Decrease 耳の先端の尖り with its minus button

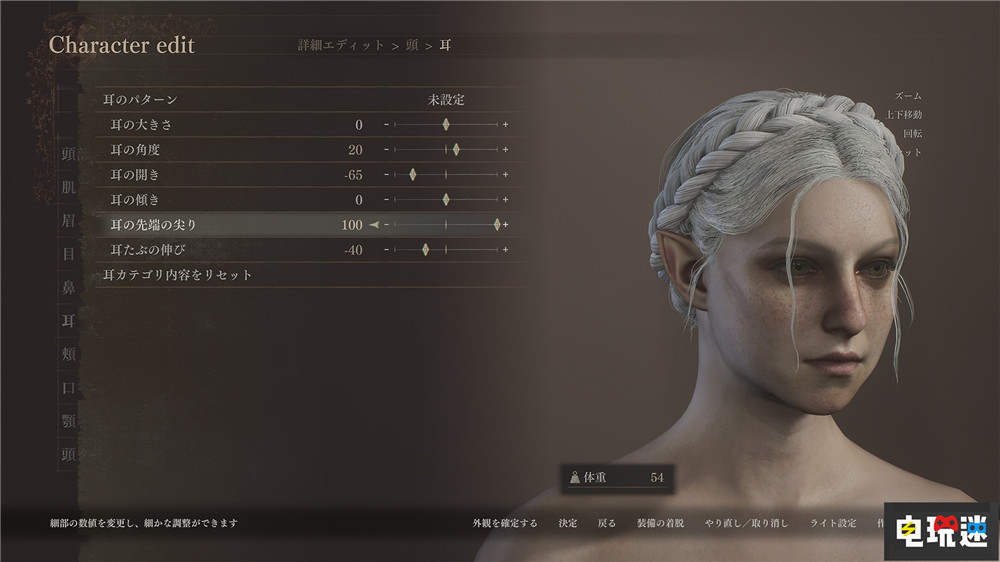click(386, 225)
